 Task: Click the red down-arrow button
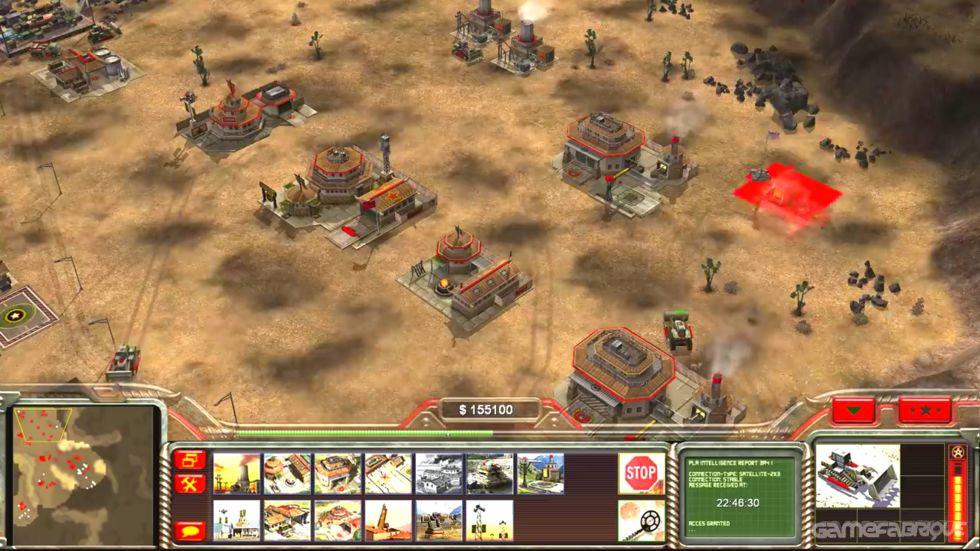point(854,411)
